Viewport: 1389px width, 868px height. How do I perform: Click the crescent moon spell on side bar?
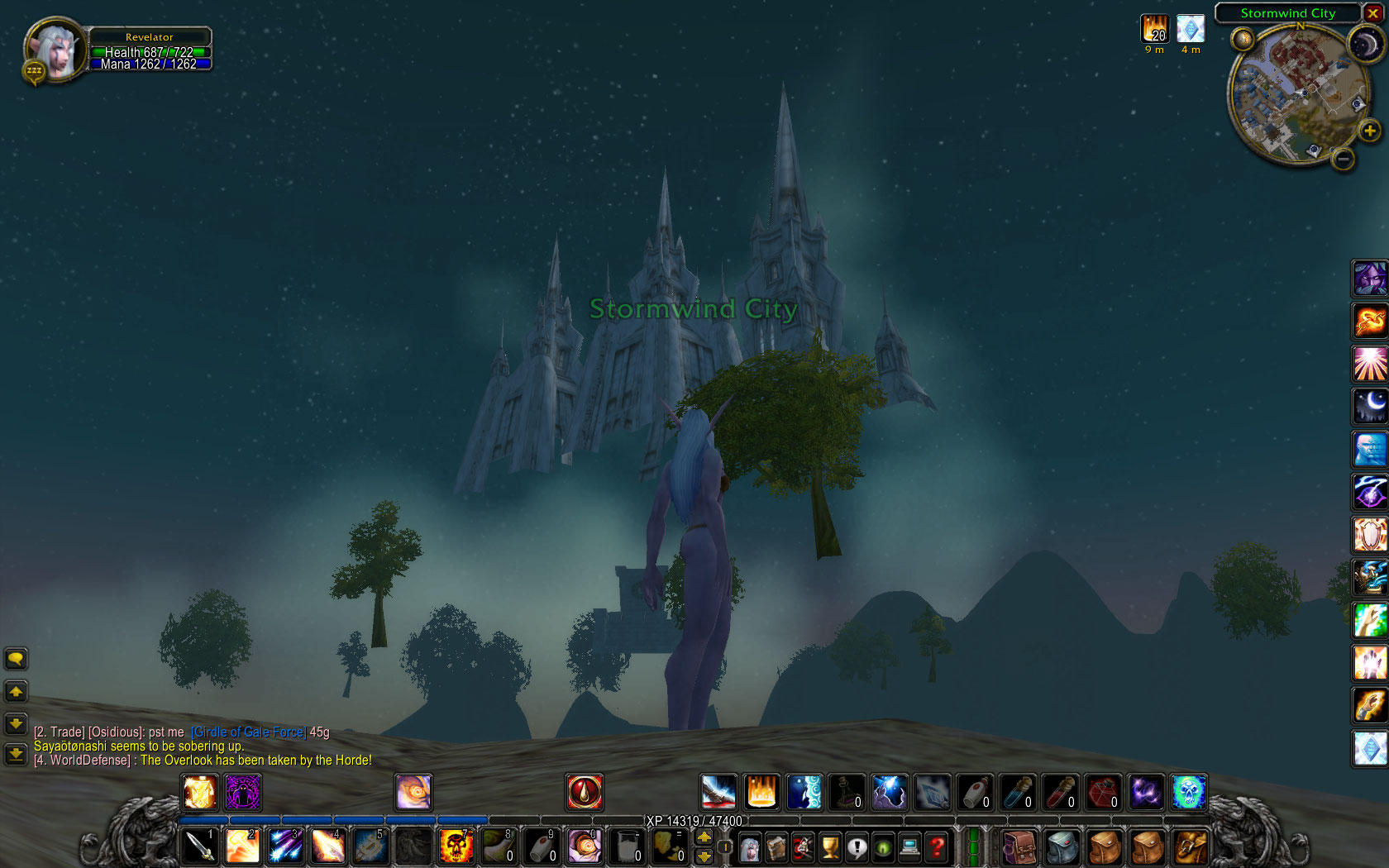click(x=1369, y=407)
